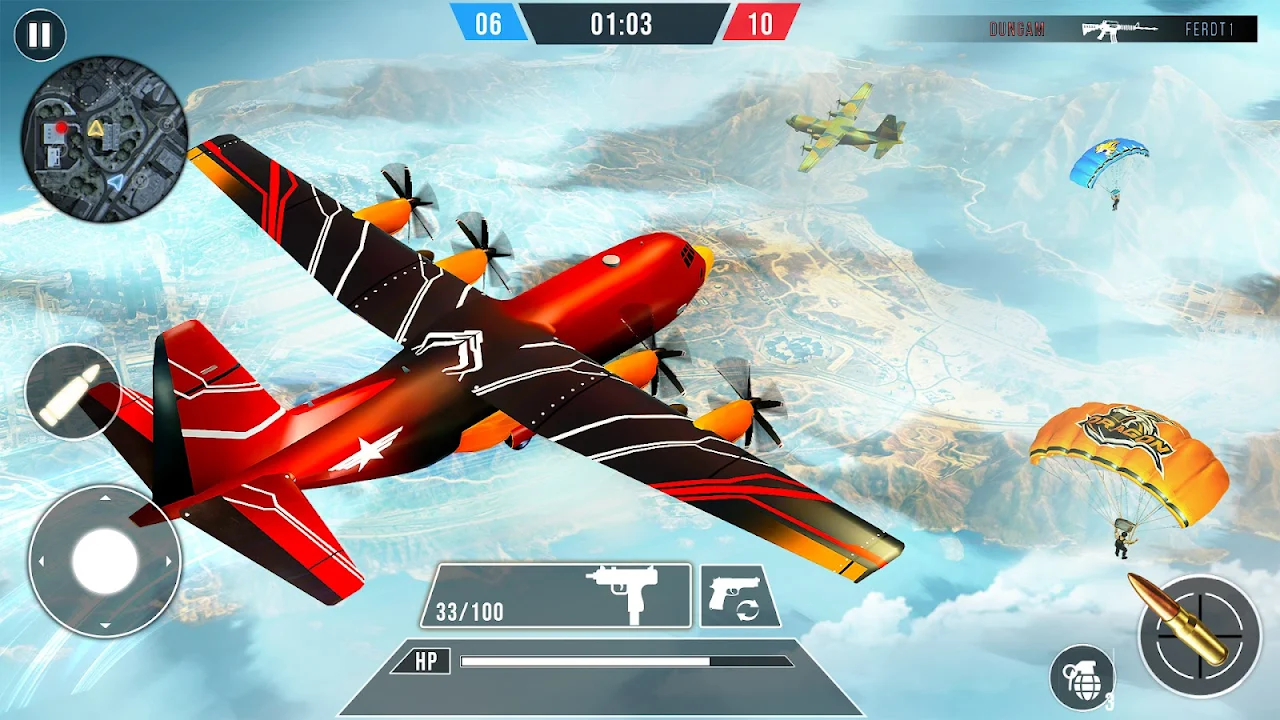
Task: Tap the bullet reload button
Action: point(73,392)
